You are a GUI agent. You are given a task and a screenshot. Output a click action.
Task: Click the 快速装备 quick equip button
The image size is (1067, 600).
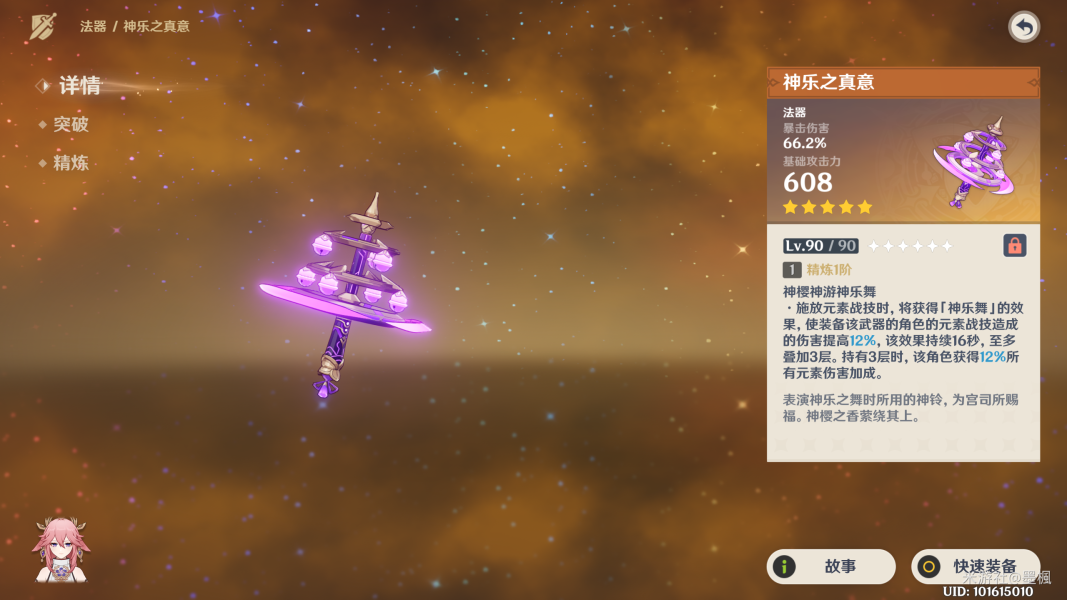[x=975, y=566]
